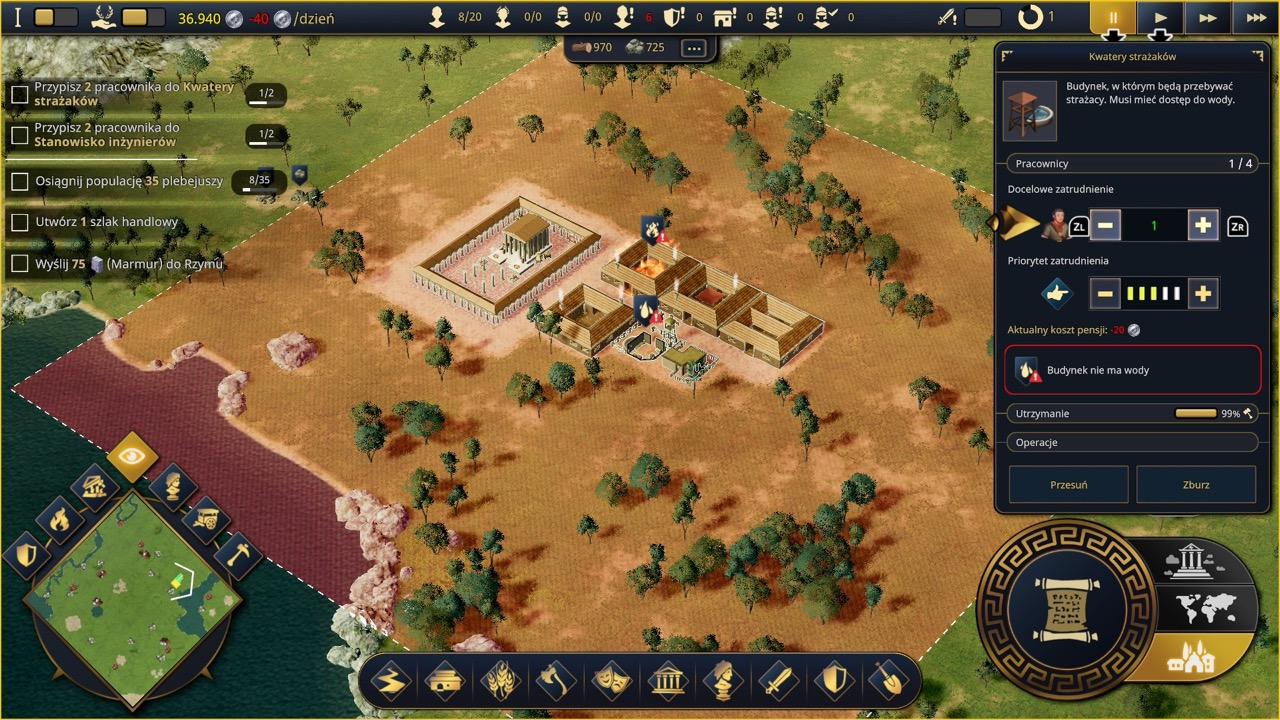Raise employment priority with the plus button

(1202, 294)
